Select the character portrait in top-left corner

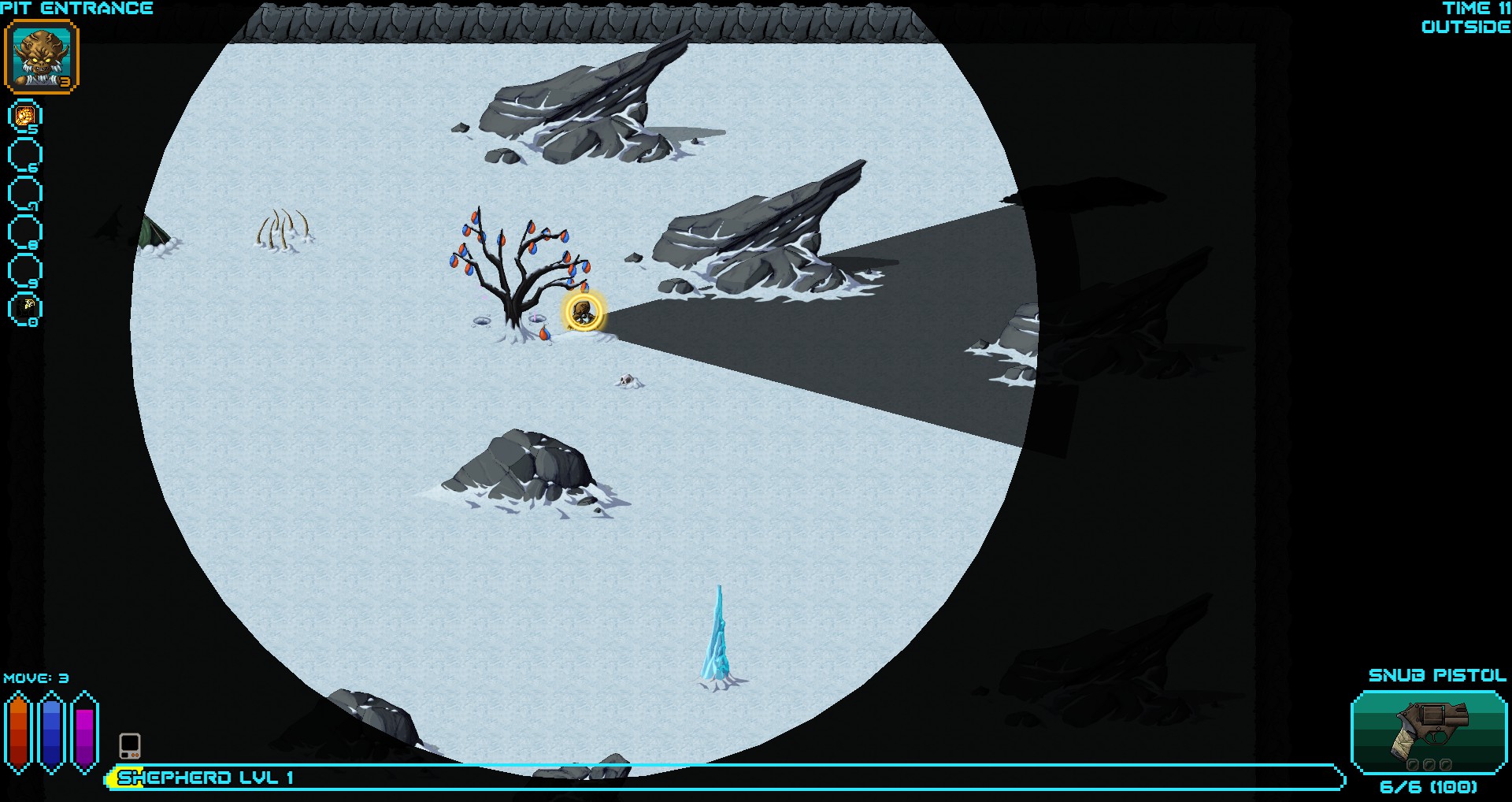click(43, 57)
